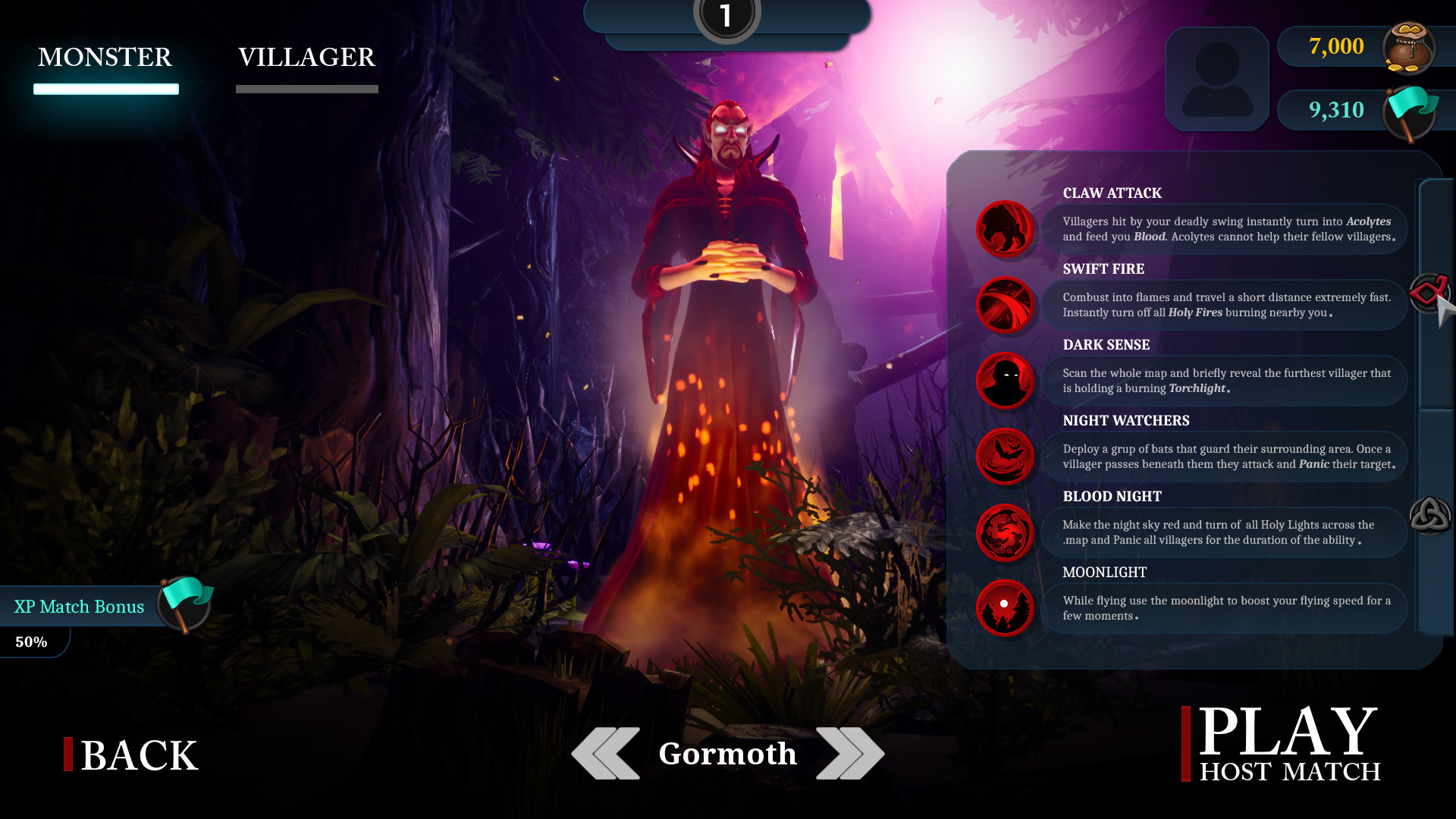Click the next monster arrow beside Gormoth
The width and height of the screenshot is (1456, 819).
tap(851, 753)
